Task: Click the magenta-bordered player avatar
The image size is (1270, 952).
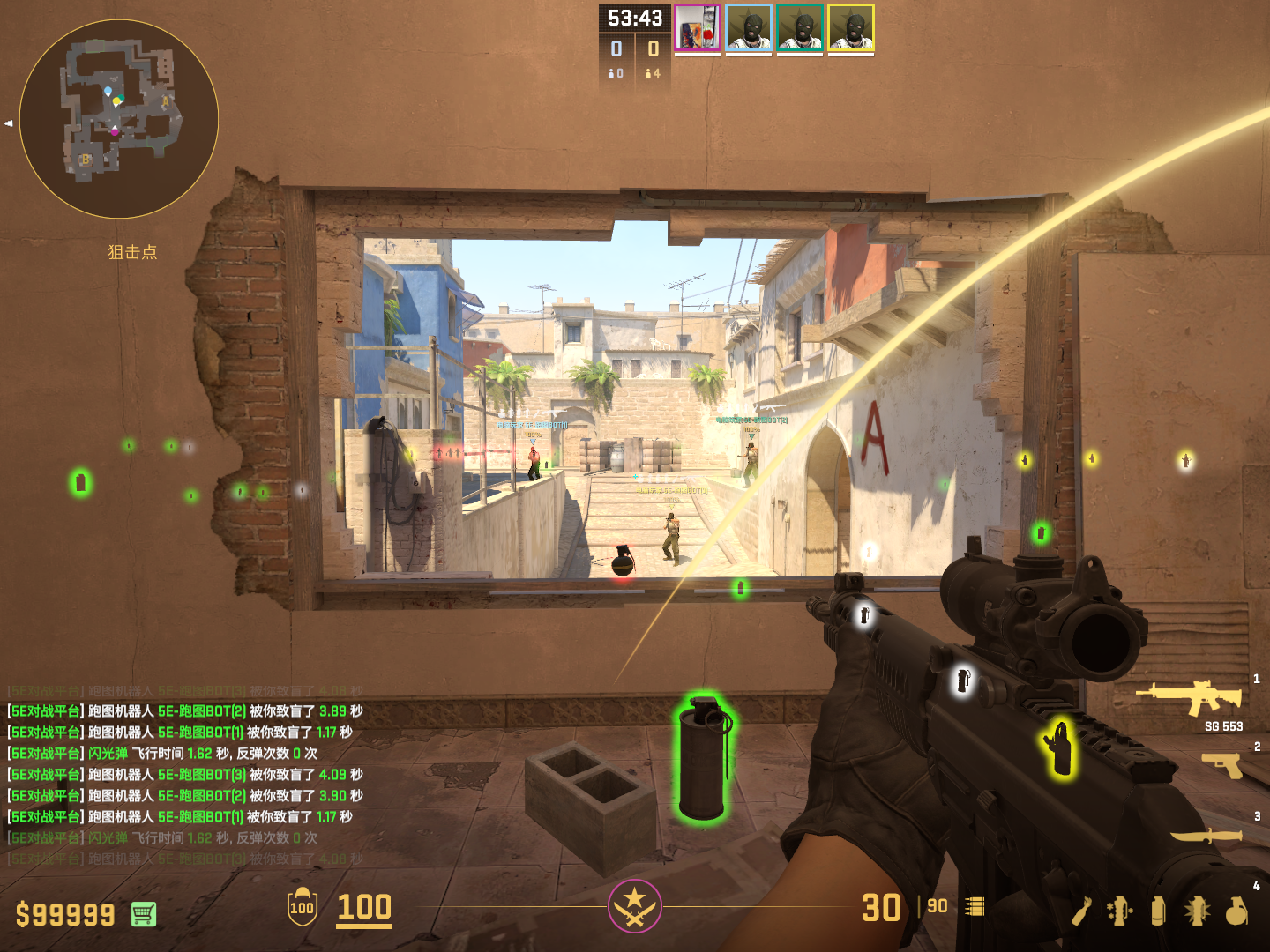Action: [698, 28]
